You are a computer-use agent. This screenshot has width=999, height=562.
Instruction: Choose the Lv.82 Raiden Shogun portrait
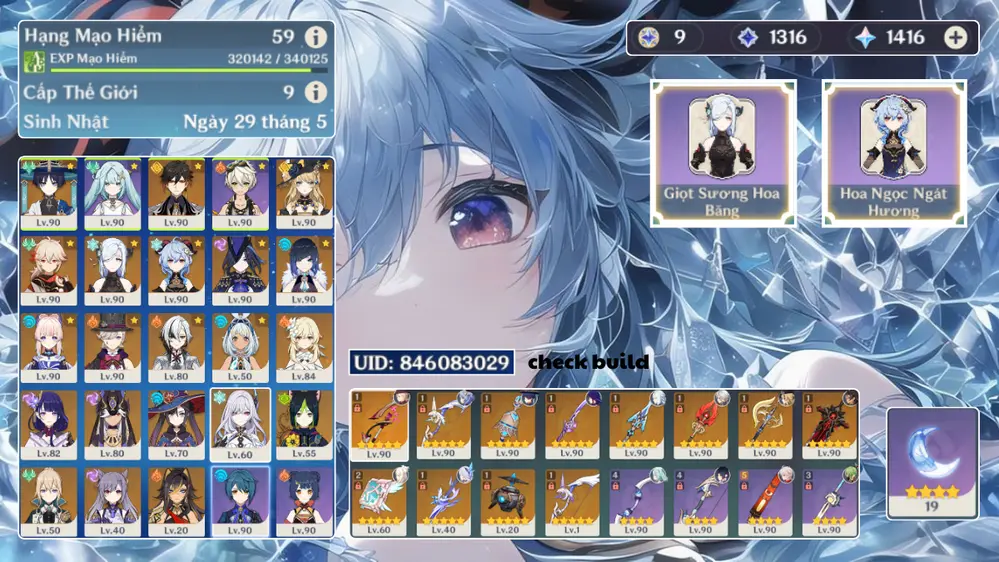48,425
